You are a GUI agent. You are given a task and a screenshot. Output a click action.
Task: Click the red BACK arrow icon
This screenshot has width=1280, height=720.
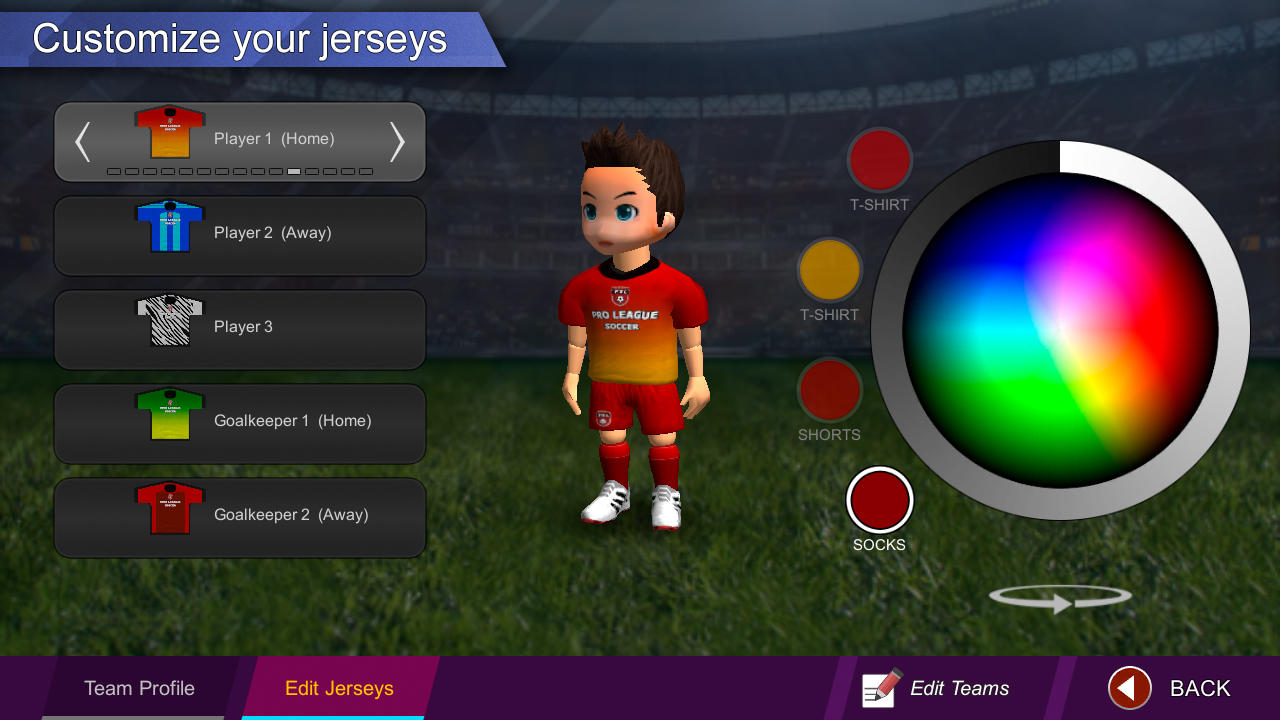coord(1128,688)
